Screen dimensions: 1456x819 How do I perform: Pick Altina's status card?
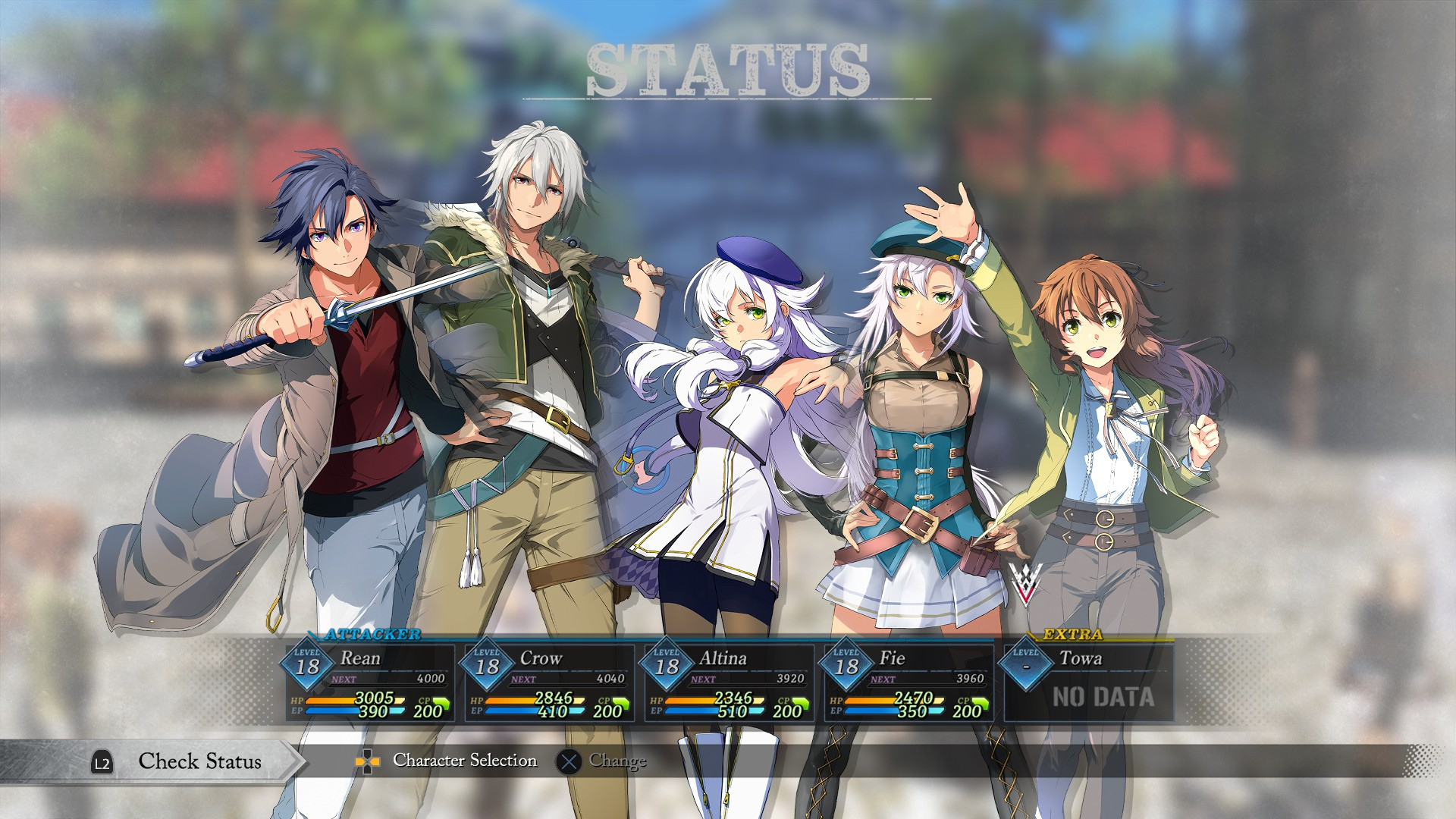[730, 682]
